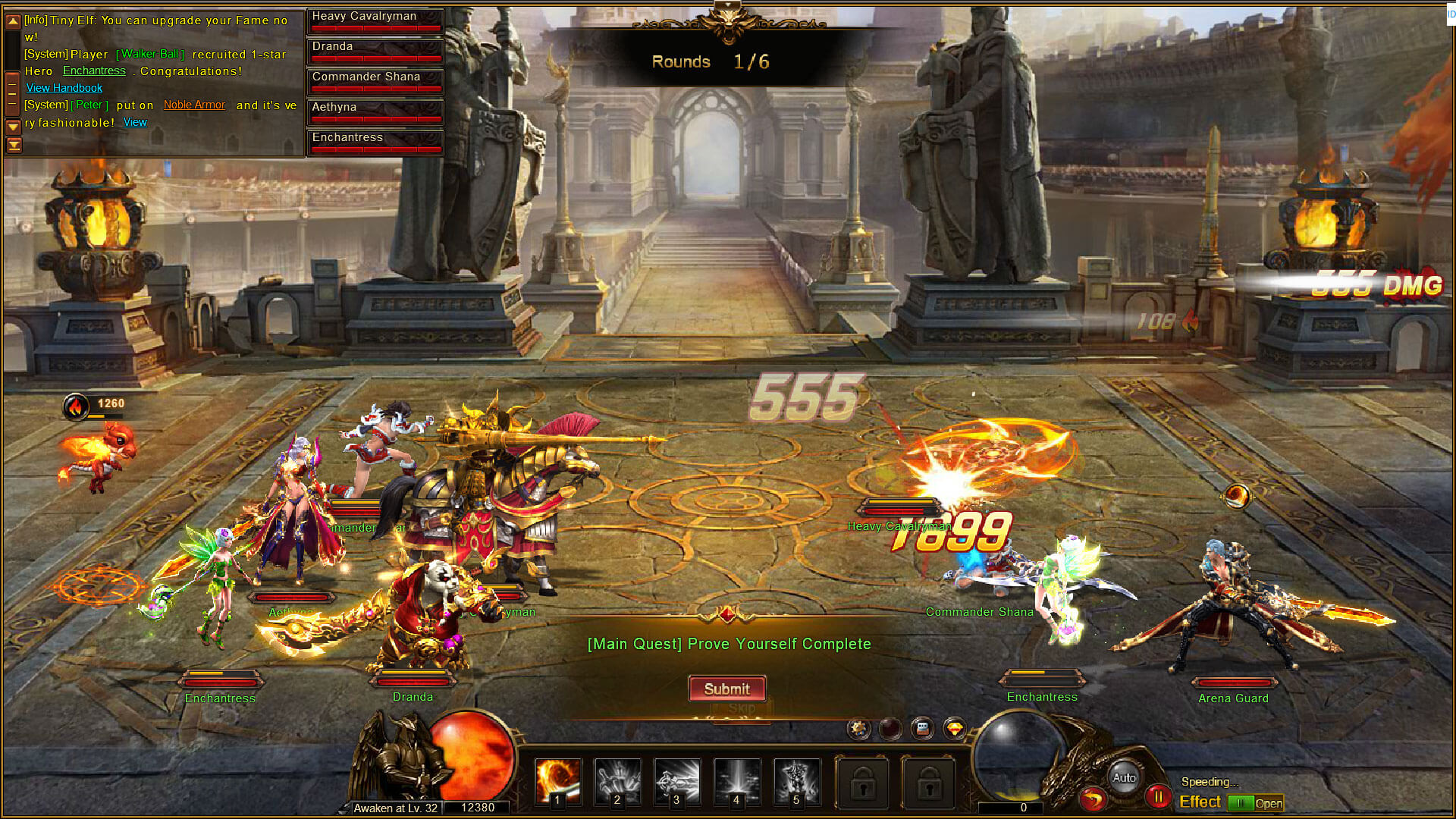Activate the armored figure skill in slot 5
This screenshot has height=819, width=1456.
(x=796, y=780)
